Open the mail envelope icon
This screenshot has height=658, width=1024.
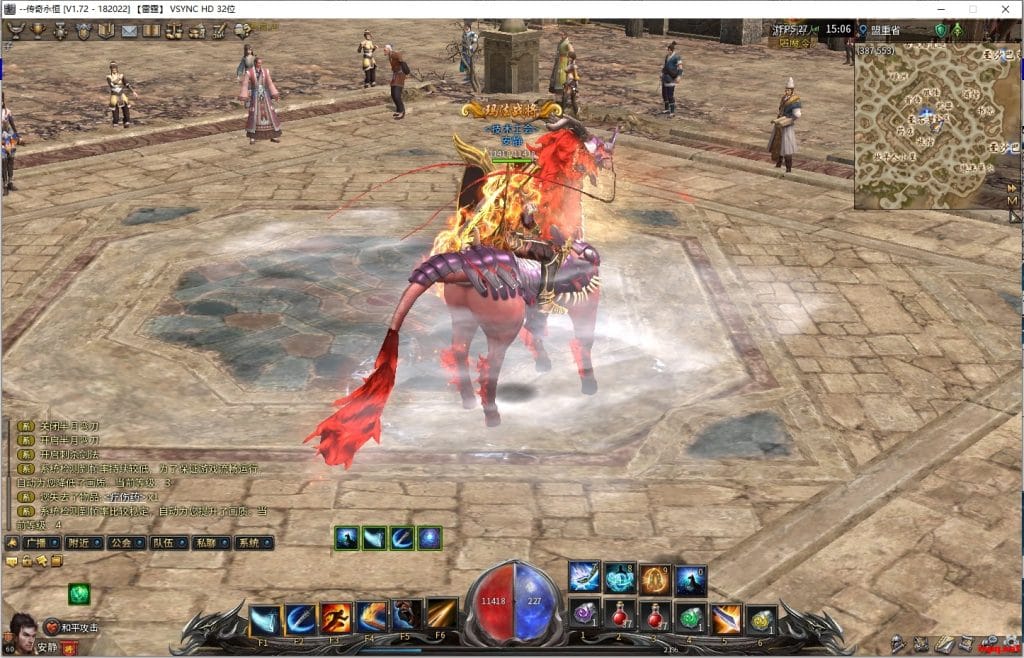tap(129, 31)
